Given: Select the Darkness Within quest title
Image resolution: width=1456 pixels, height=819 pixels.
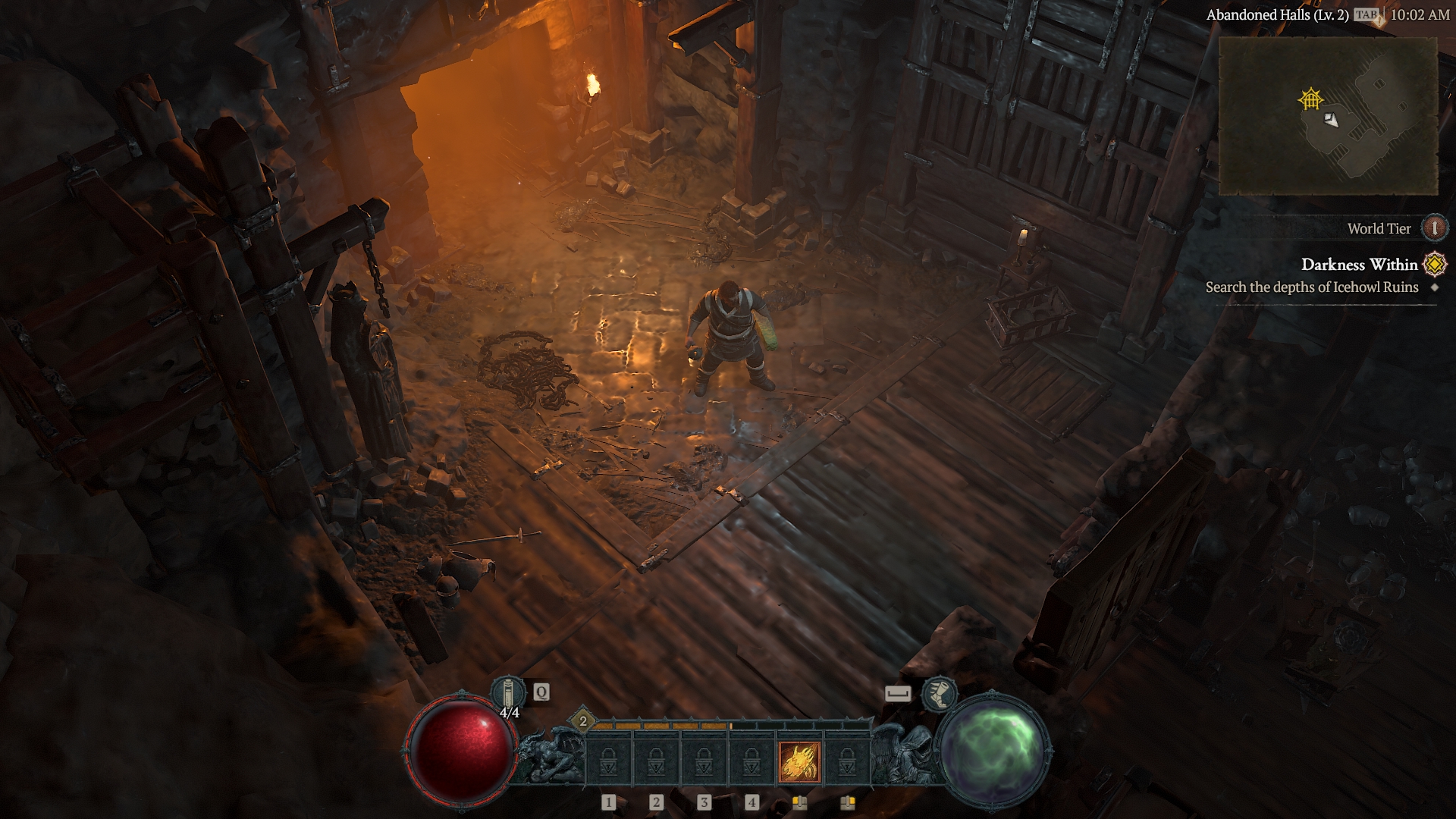Looking at the screenshot, I should point(1361,265).
